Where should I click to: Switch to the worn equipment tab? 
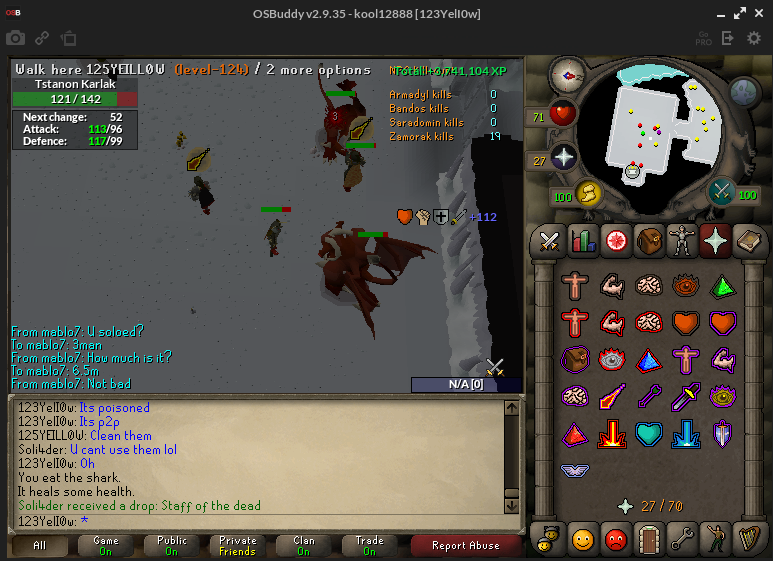pos(683,240)
